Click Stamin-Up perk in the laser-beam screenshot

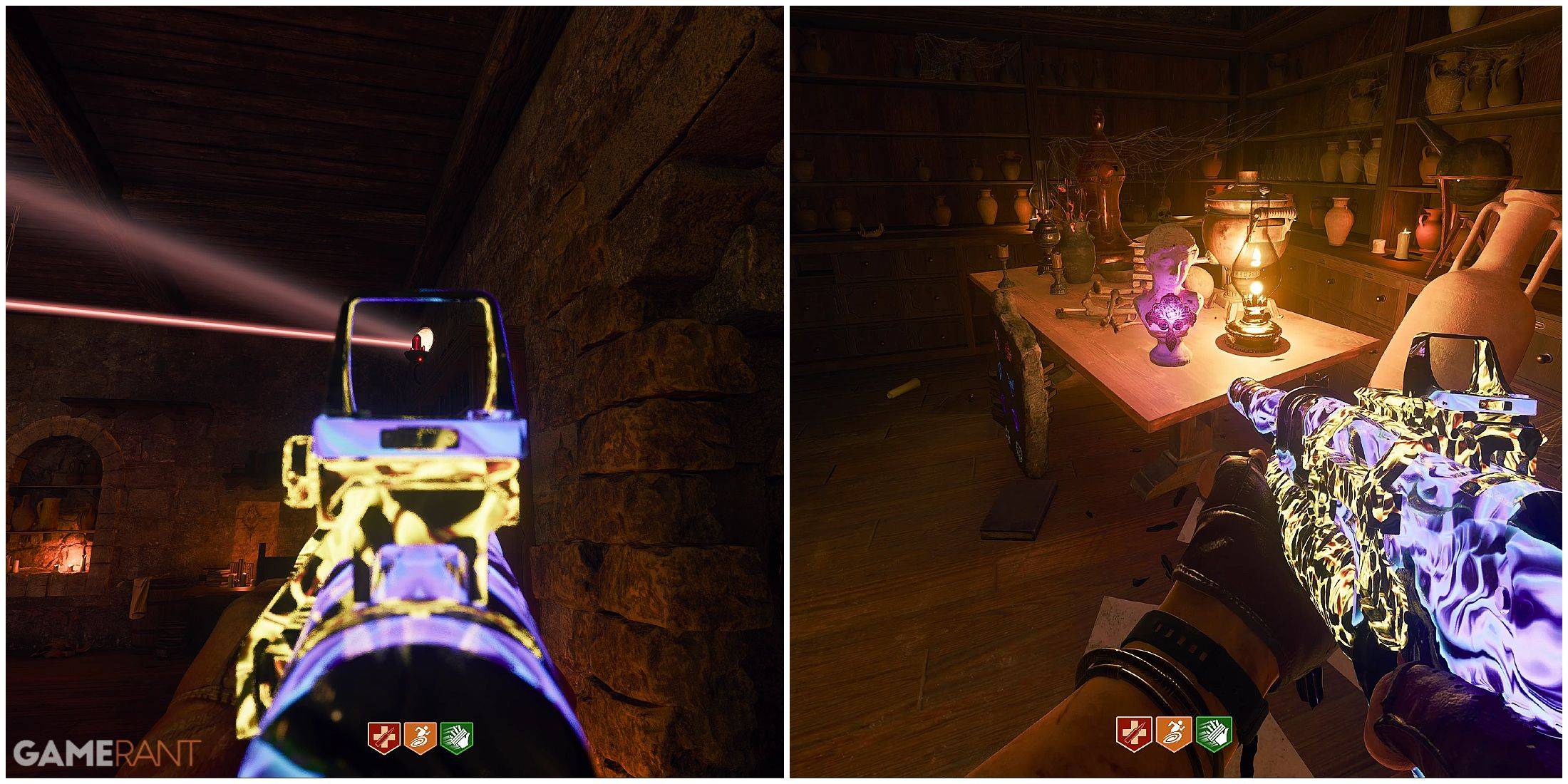pos(420,737)
